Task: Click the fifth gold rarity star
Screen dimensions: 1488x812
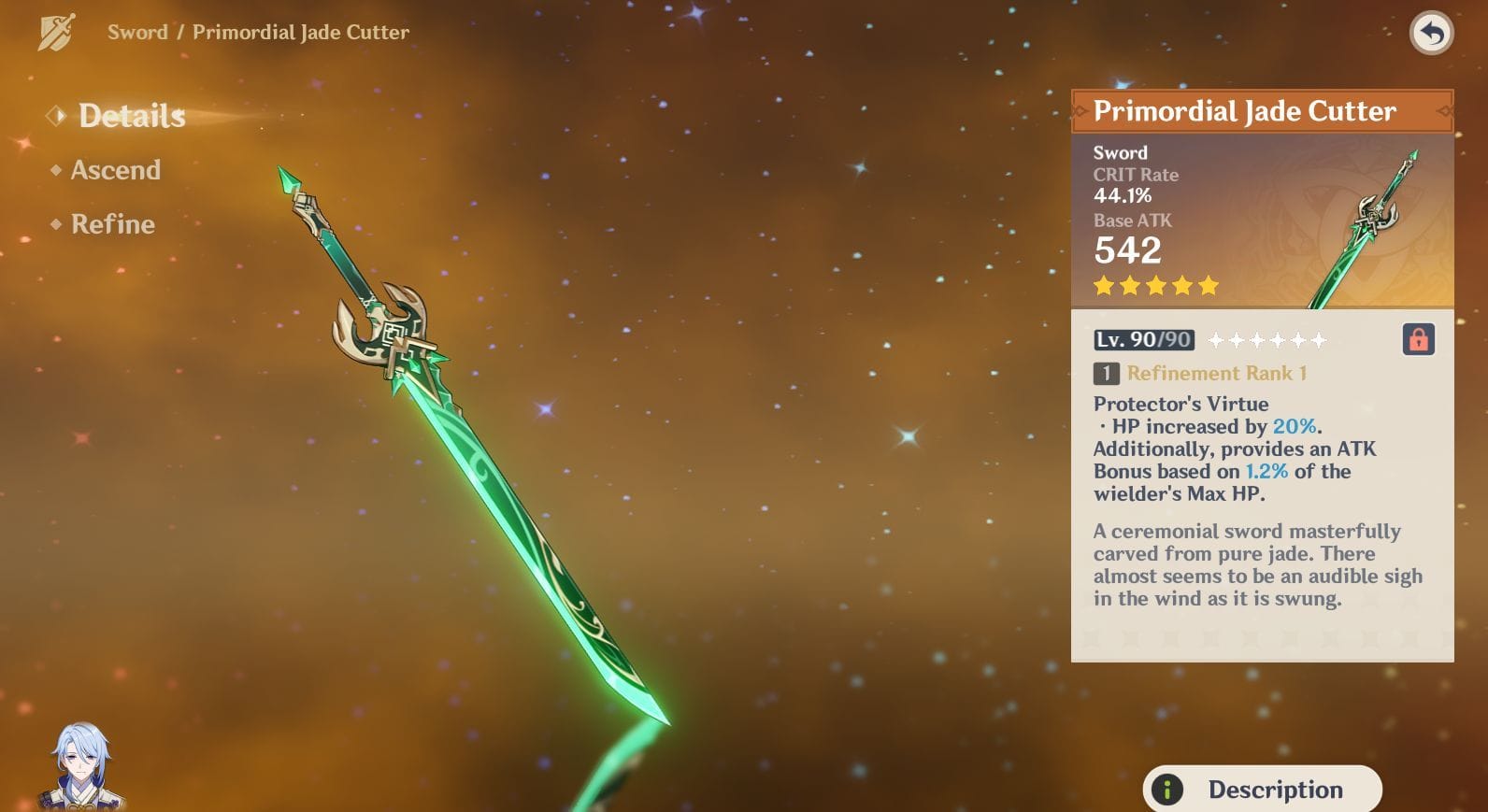Action: pos(1209,287)
